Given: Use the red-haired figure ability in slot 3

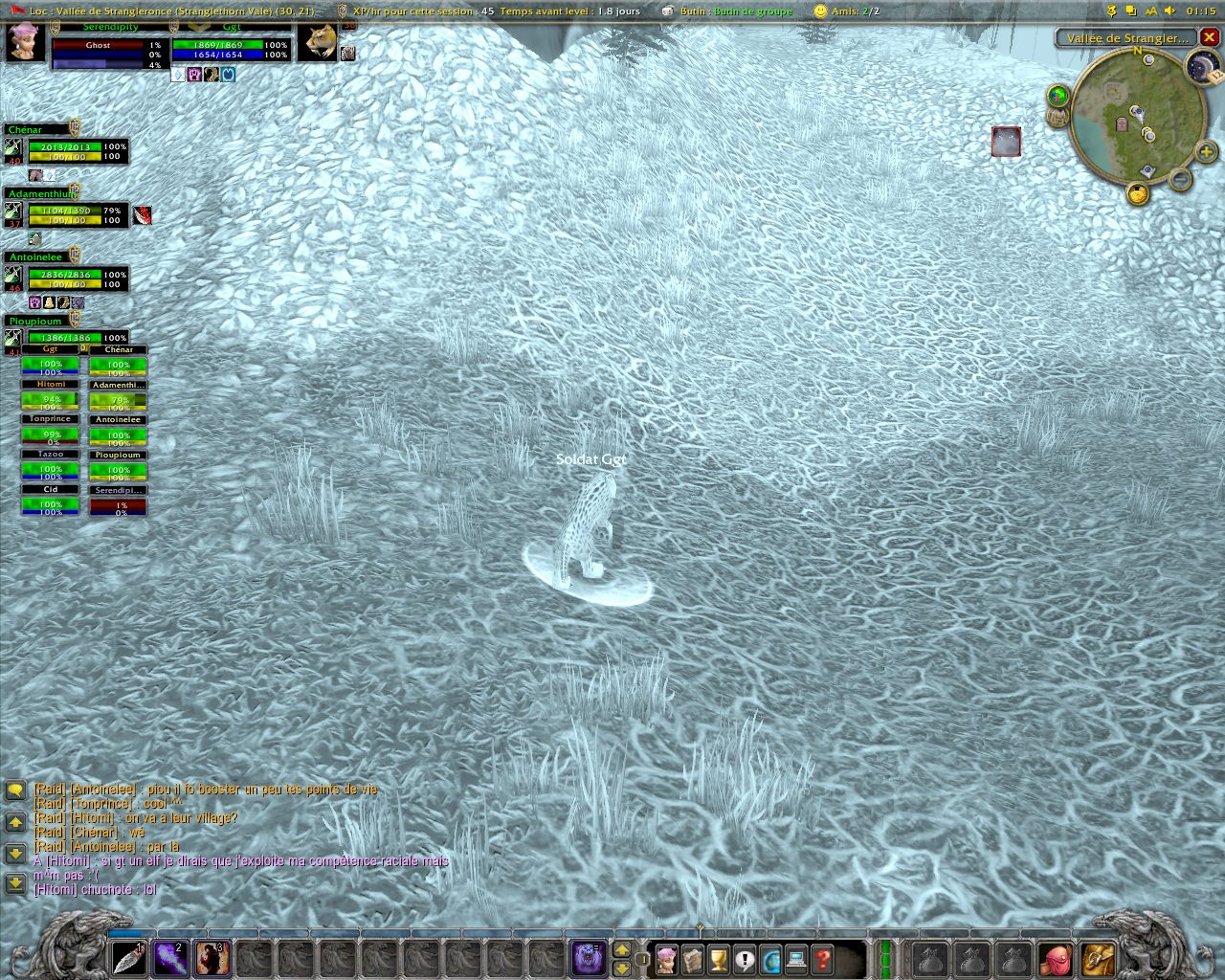Looking at the screenshot, I should pos(212,958).
